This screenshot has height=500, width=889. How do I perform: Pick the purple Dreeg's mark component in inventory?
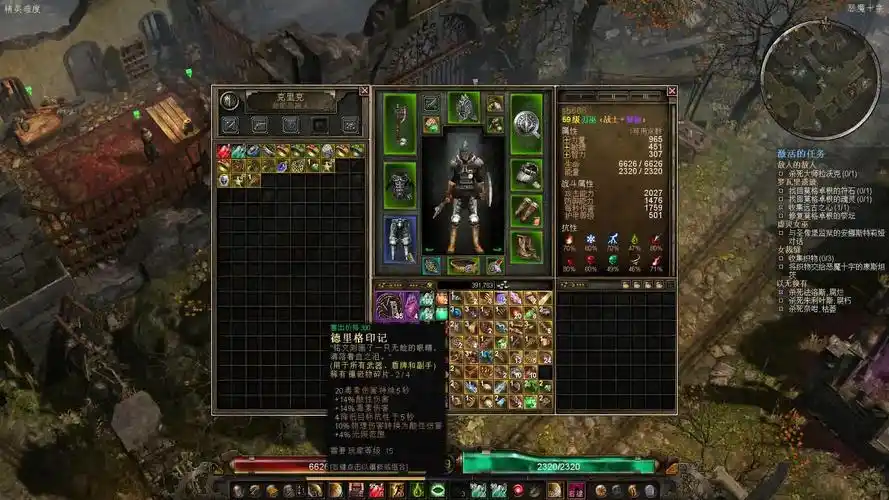[x=389, y=303]
